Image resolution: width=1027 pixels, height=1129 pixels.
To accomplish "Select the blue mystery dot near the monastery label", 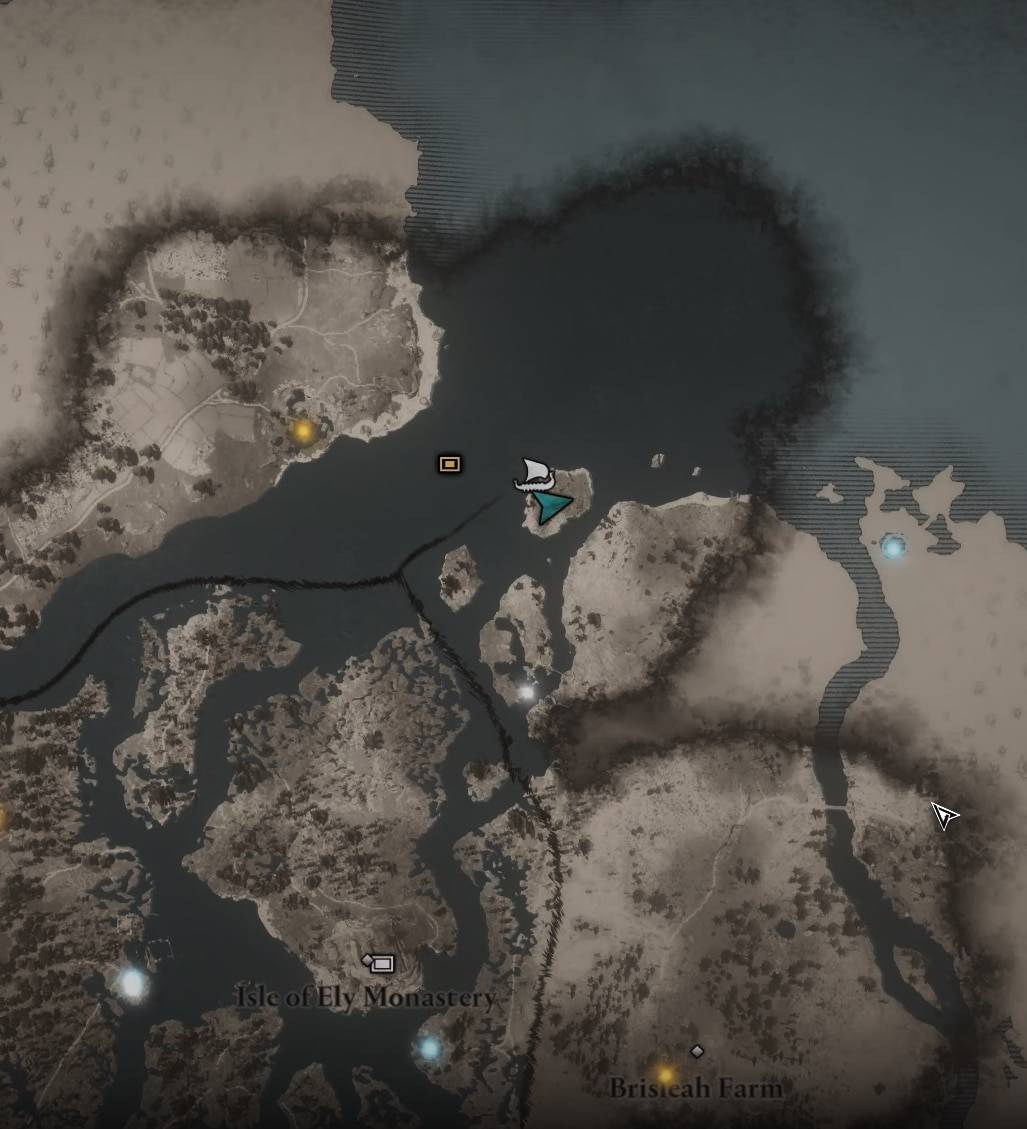I will [430, 1048].
